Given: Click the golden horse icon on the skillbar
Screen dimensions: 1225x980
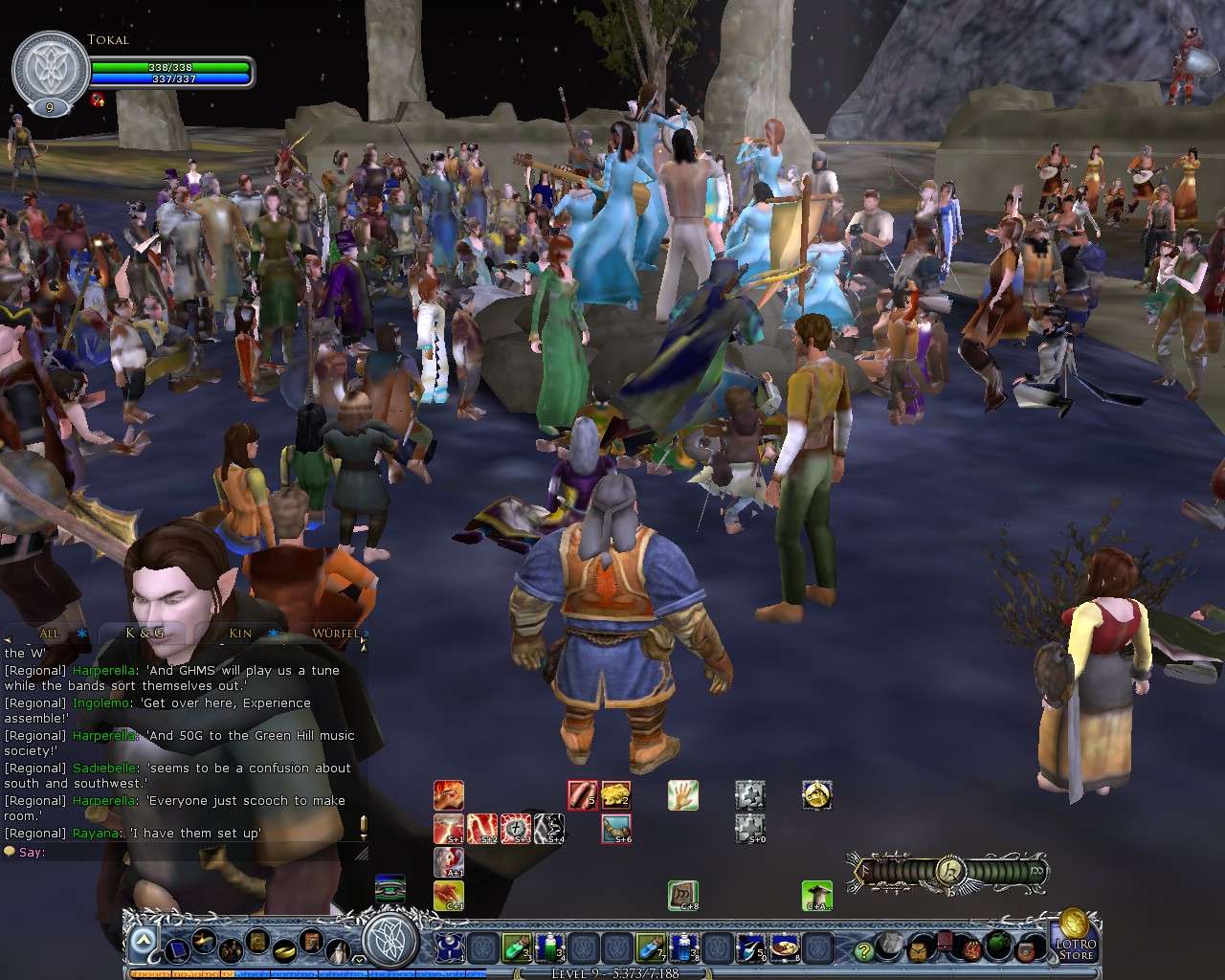Looking at the screenshot, I should point(814,795).
